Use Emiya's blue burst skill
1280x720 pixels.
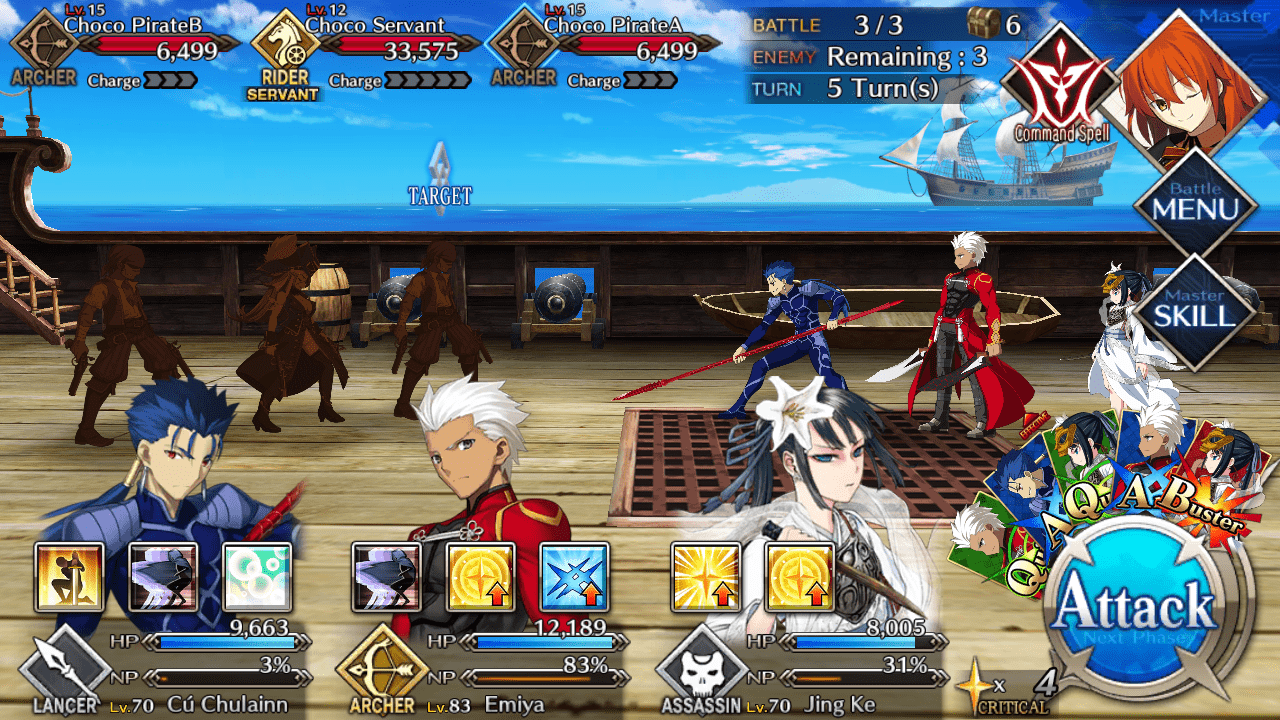575,577
